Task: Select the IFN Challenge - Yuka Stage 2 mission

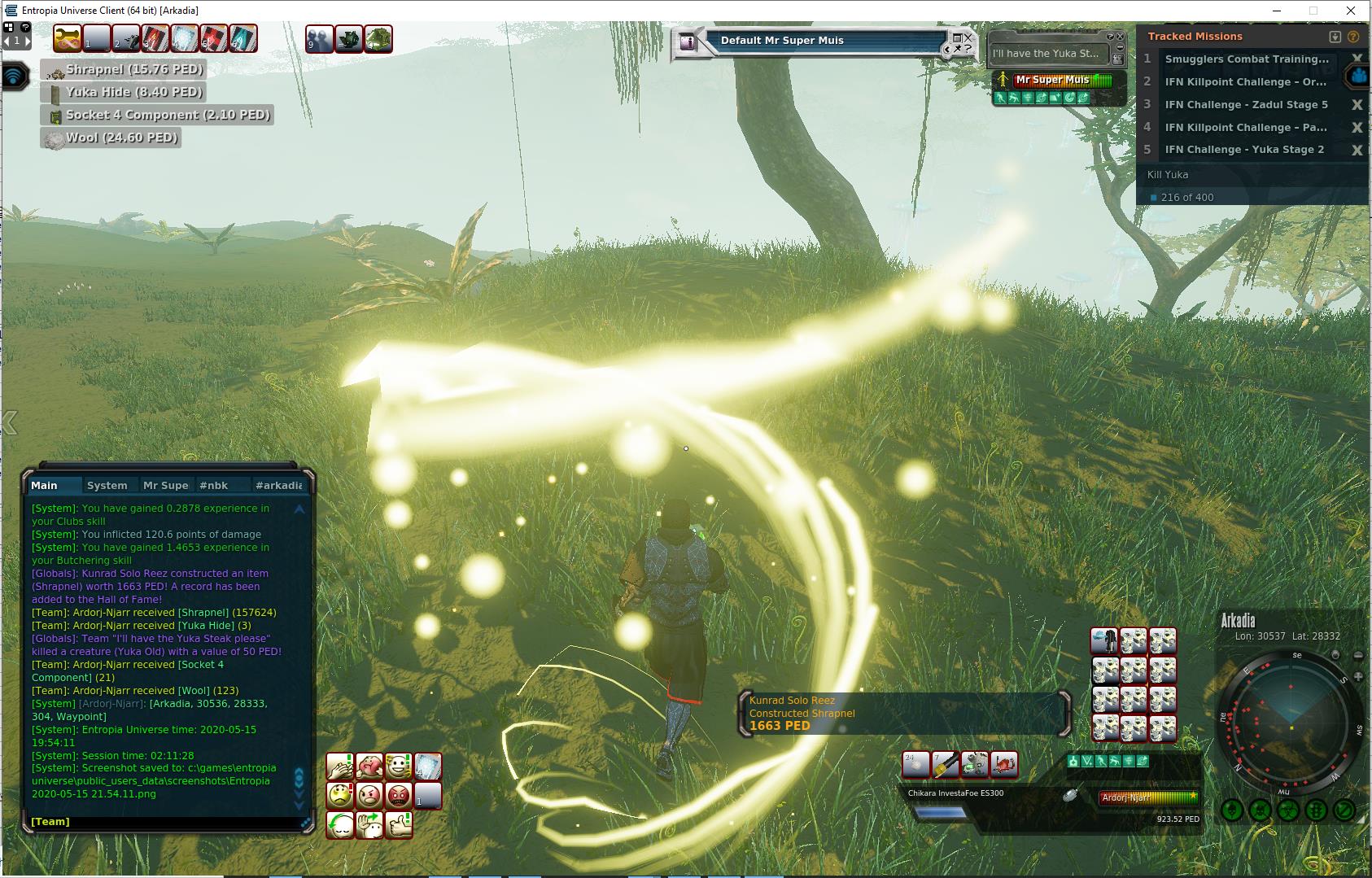Action: pyautogui.click(x=1243, y=150)
